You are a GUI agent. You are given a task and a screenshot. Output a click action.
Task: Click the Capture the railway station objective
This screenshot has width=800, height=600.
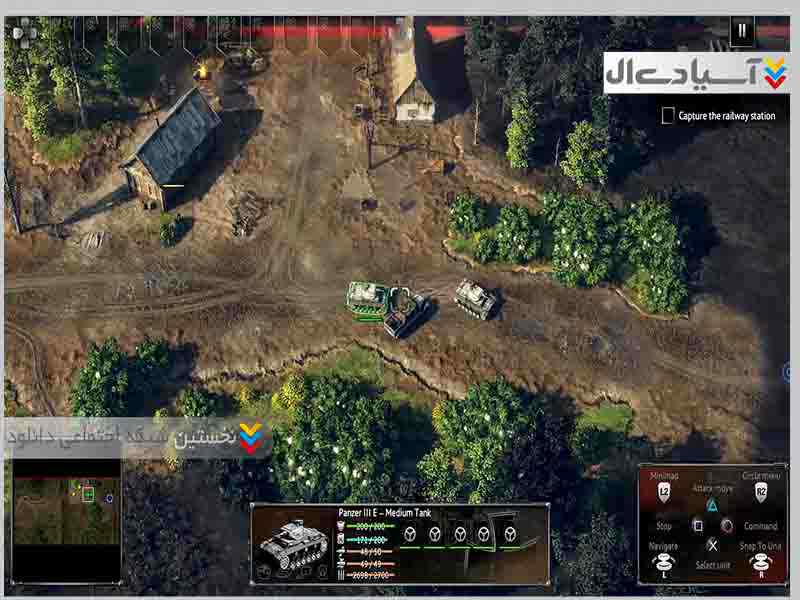[x=718, y=116]
